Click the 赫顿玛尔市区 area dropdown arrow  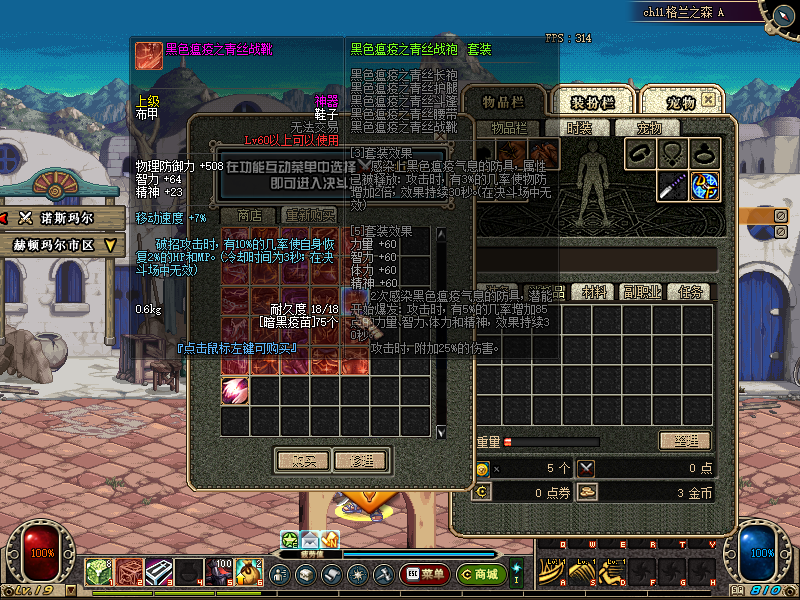point(111,244)
